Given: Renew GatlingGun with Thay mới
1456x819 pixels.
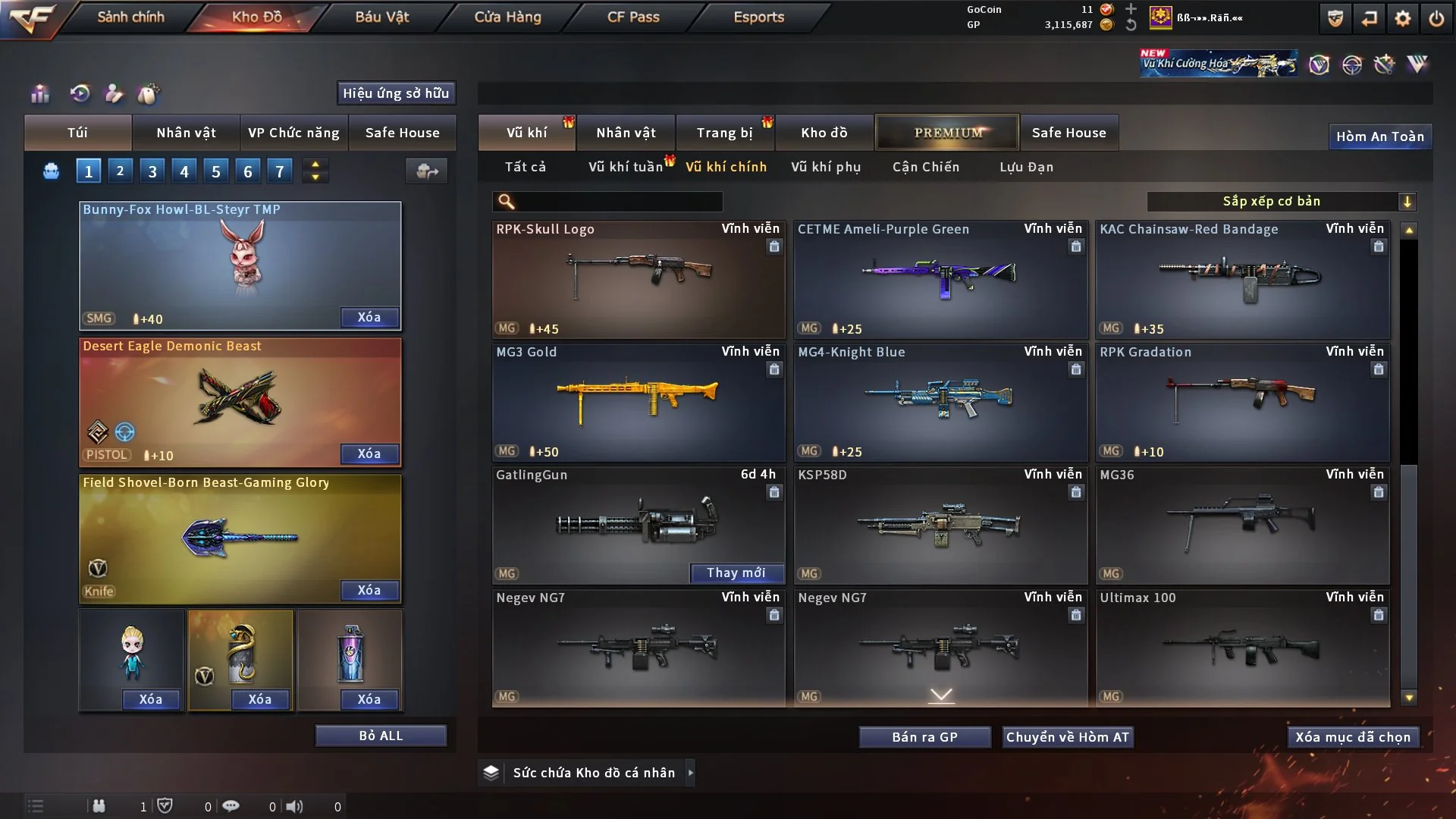Looking at the screenshot, I should coord(736,573).
